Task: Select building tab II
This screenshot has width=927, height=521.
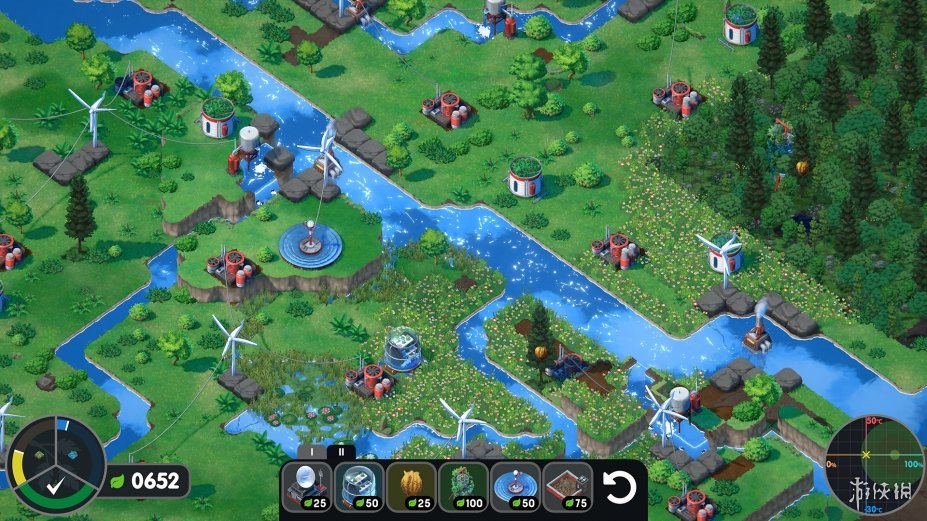Action: pyautogui.click(x=341, y=452)
